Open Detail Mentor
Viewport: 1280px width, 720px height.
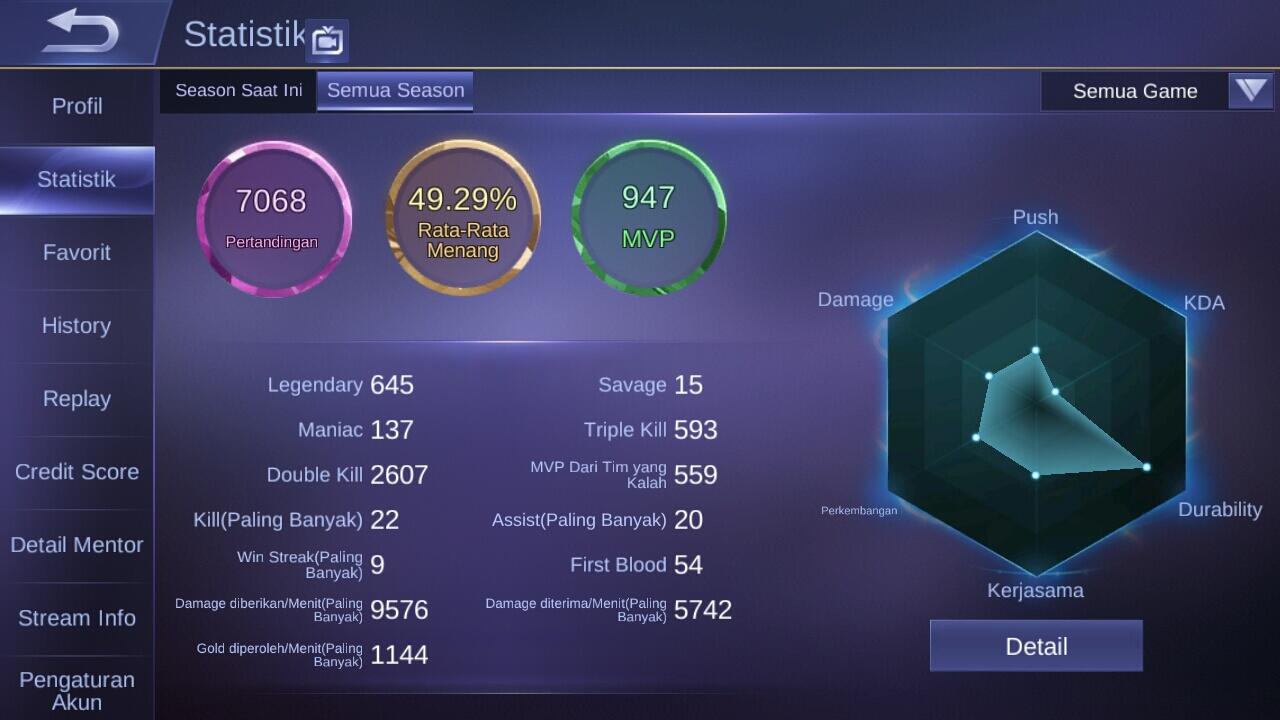tap(77, 545)
